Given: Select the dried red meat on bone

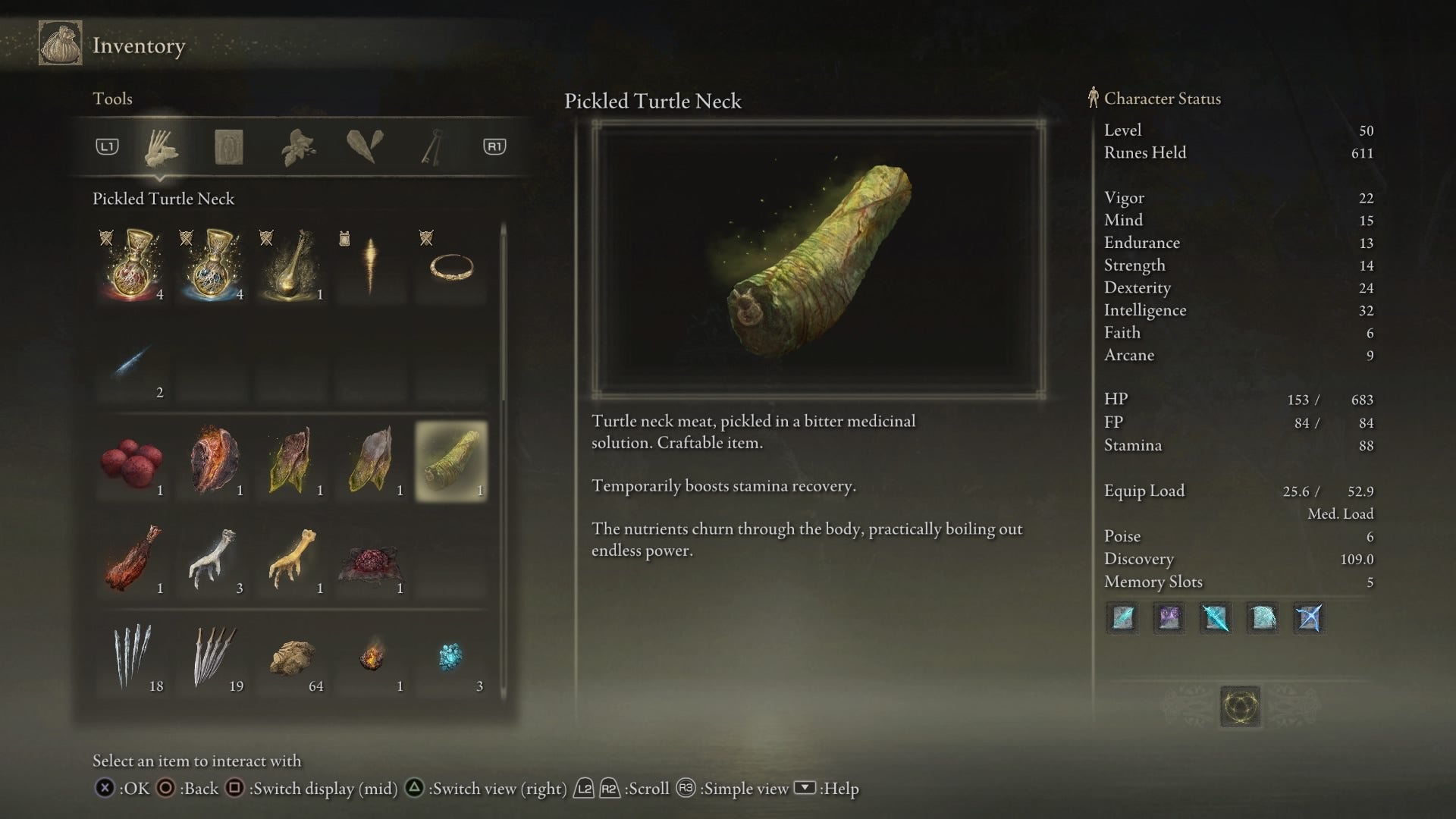Looking at the screenshot, I should (x=132, y=560).
